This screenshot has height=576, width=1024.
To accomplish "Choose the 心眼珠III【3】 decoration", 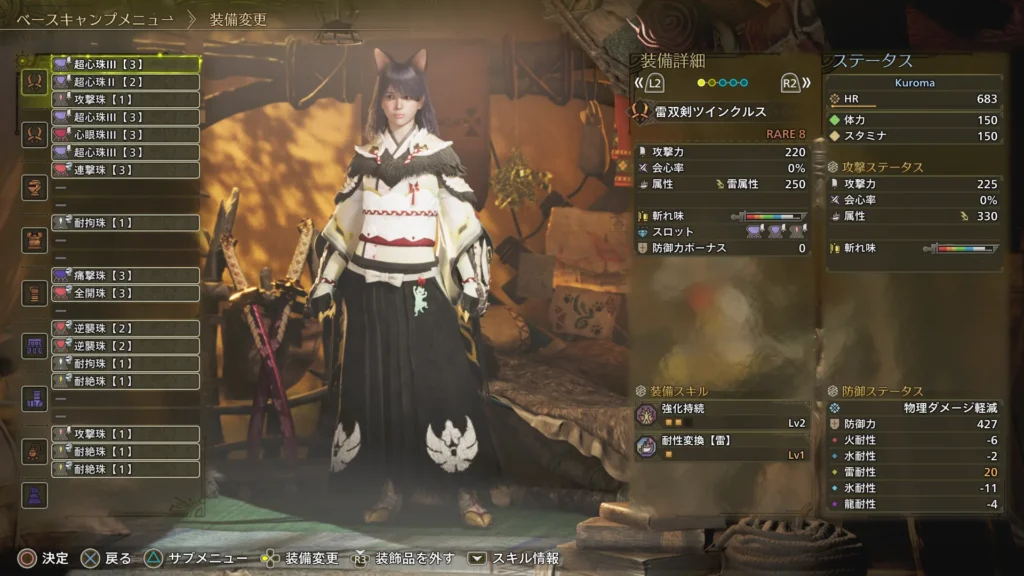I will tap(125, 135).
